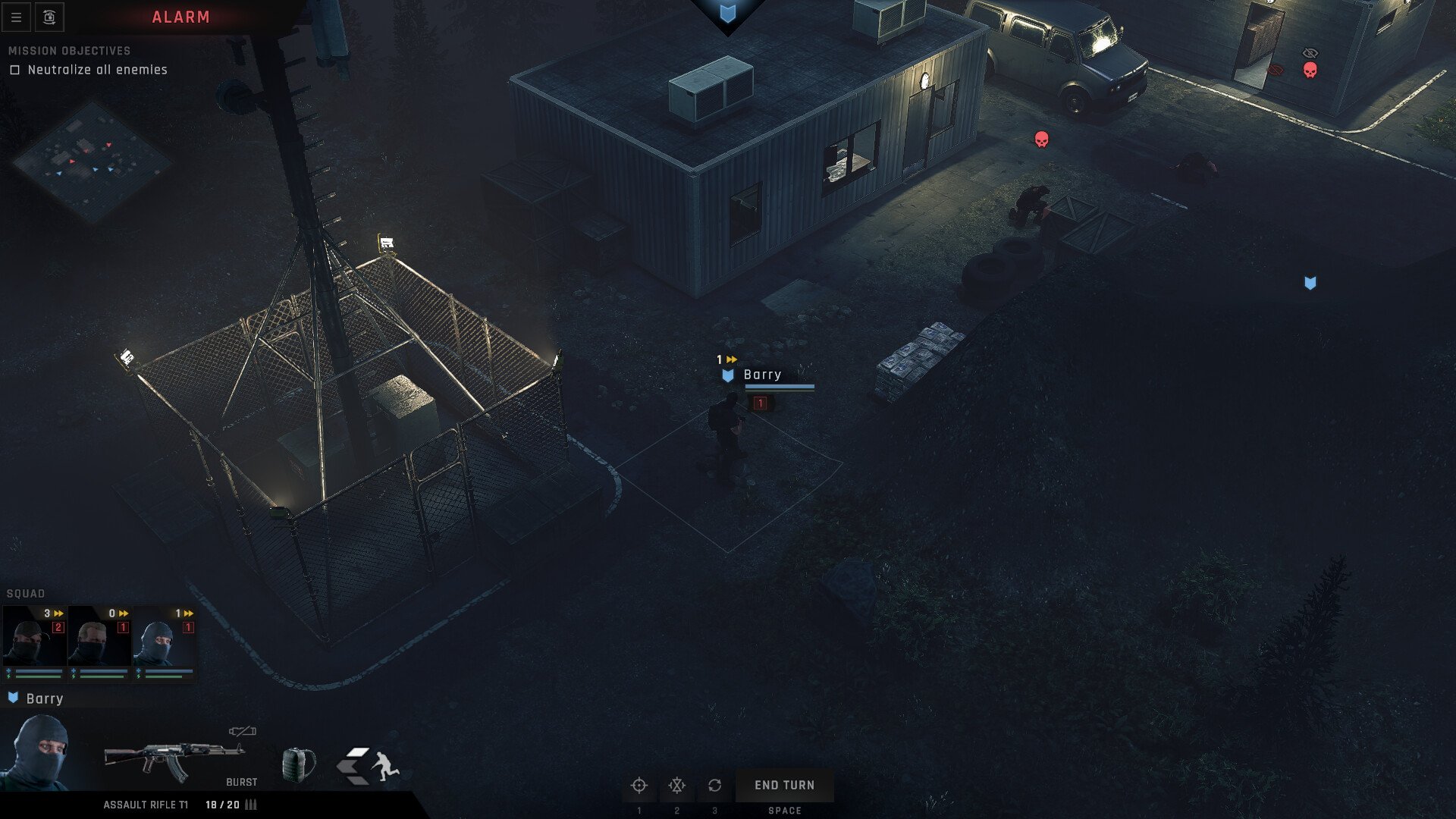Change stance with the running figure icon
Screen dimensions: 1456x819
(x=369, y=766)
